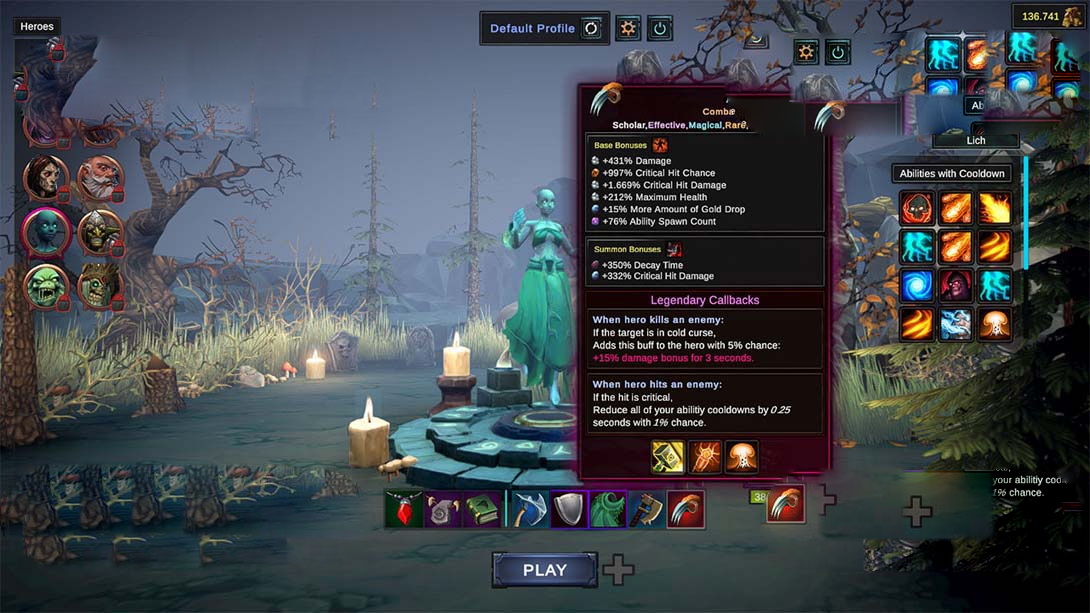Start the game with the PLAY button
The width and height of the screenshot is (1090, 613).
[544, 570]
